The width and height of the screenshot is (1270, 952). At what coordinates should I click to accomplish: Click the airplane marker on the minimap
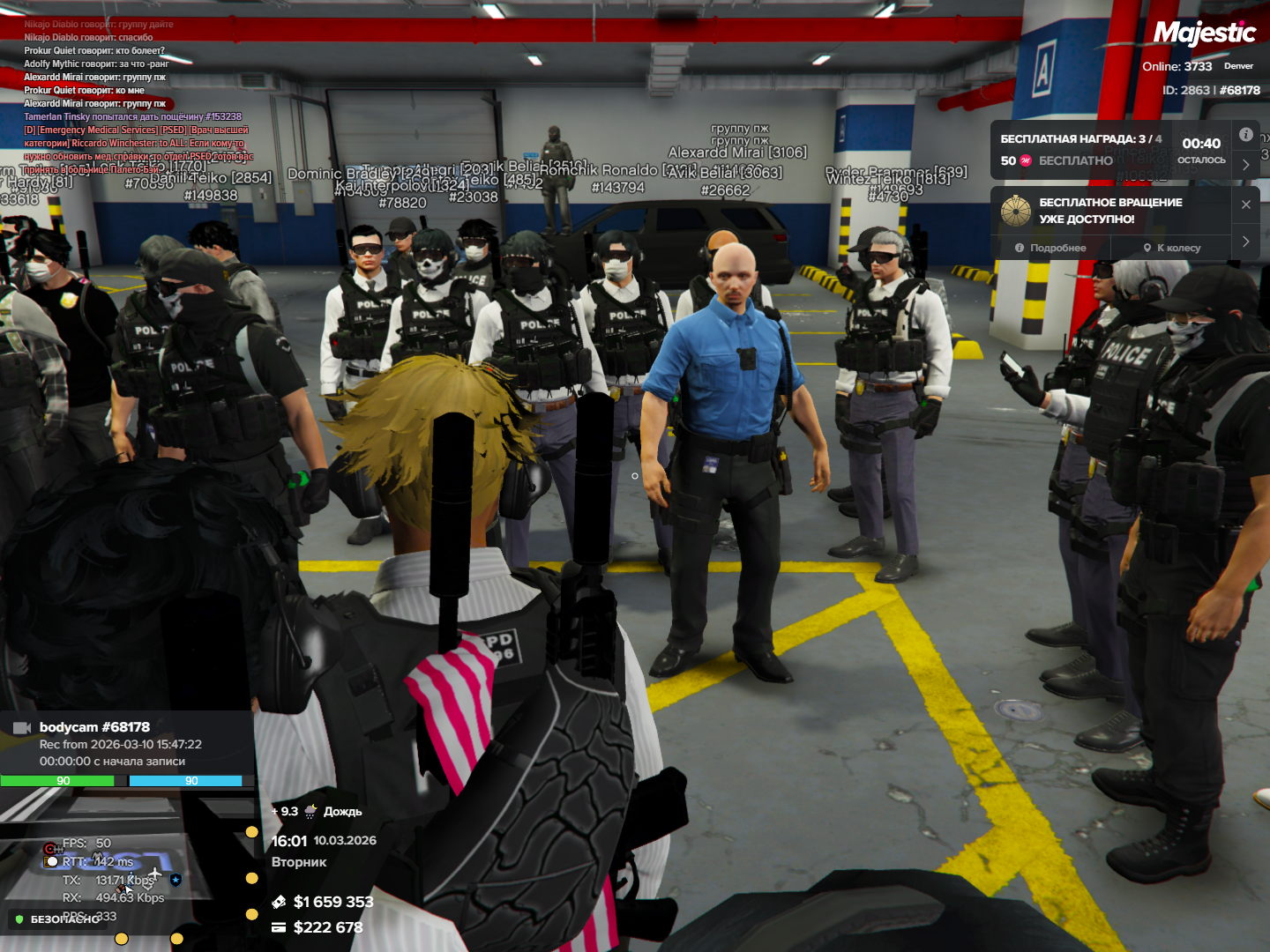coord(155,874)
